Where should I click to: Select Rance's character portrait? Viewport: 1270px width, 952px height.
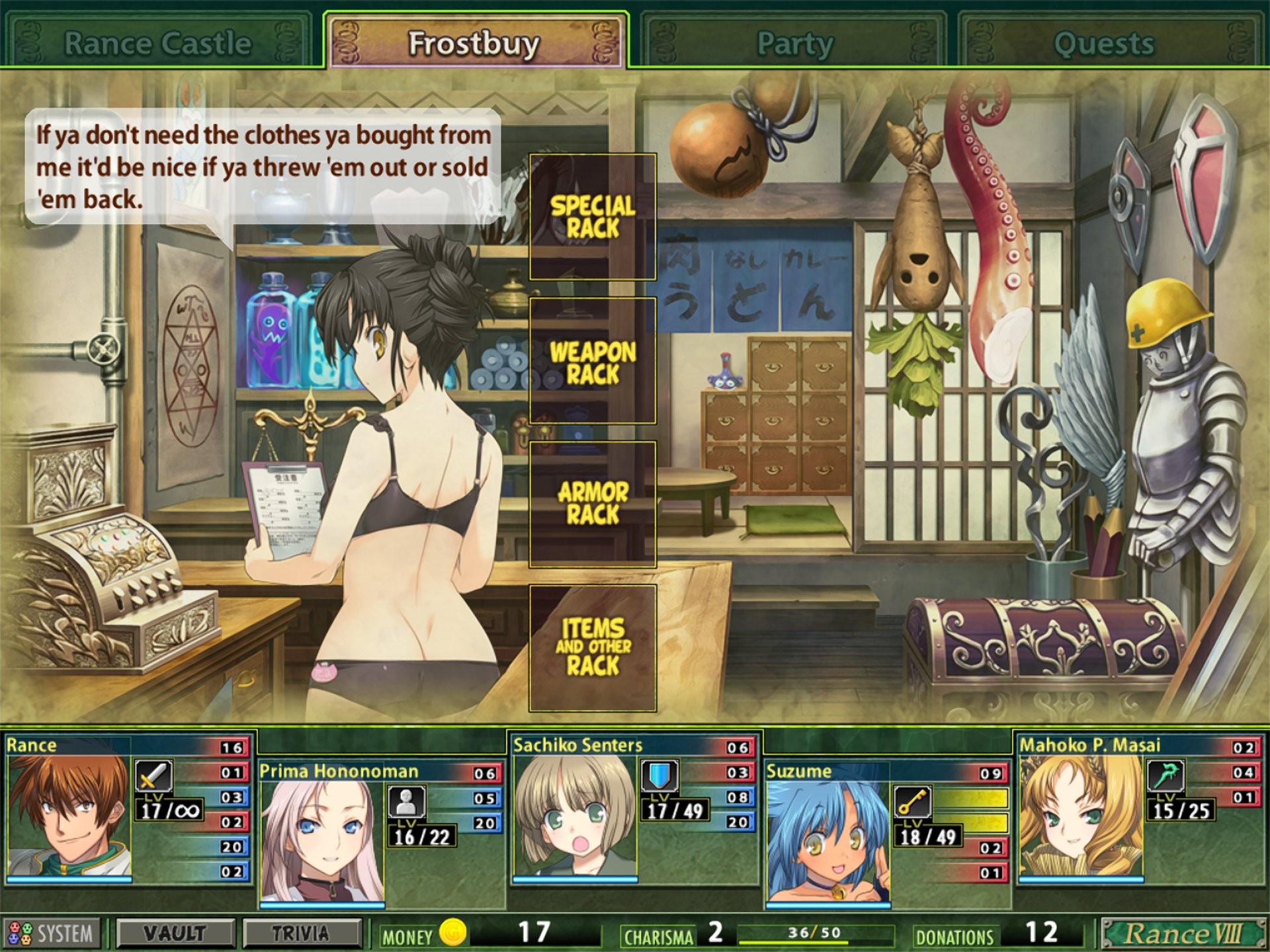[69, 816]
